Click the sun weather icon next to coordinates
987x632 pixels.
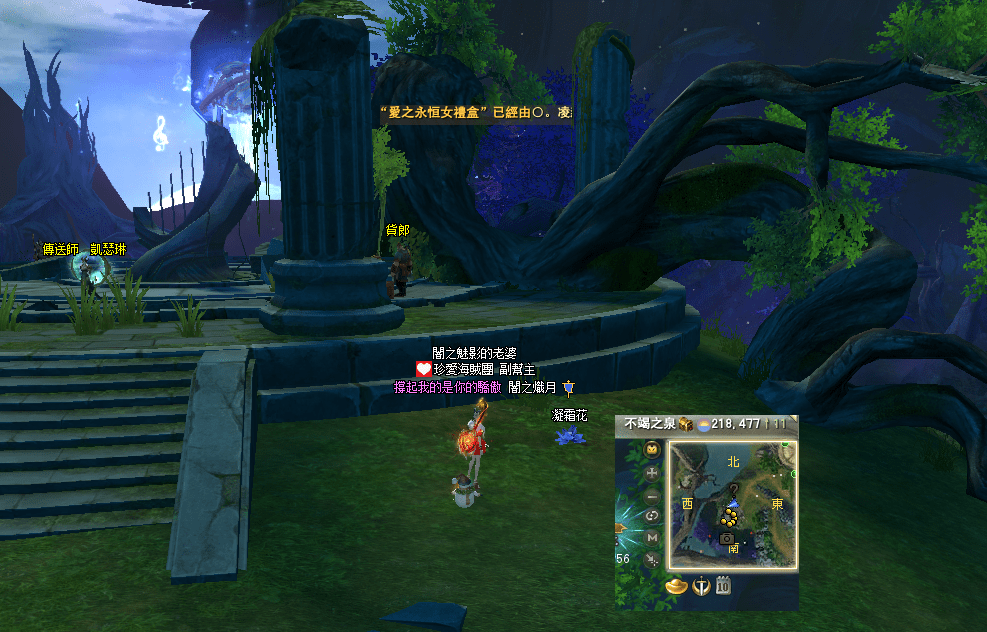[703, 424]
